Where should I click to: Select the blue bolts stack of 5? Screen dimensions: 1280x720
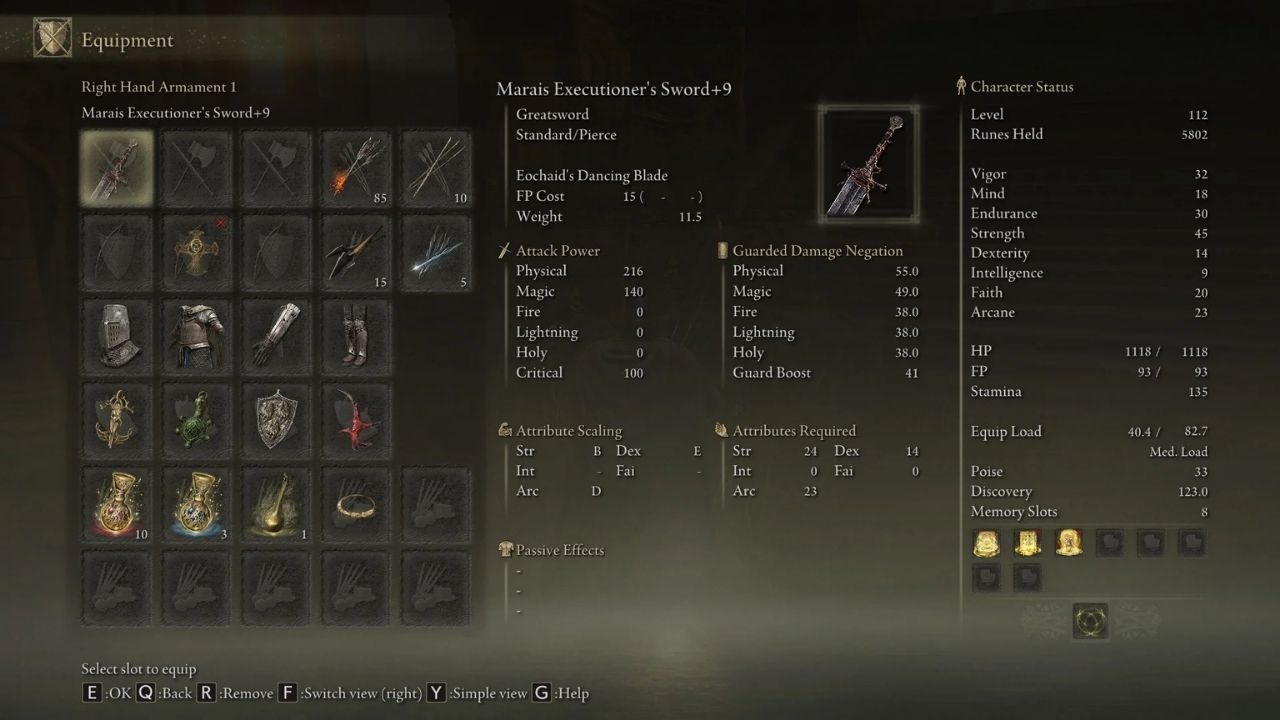436,252
